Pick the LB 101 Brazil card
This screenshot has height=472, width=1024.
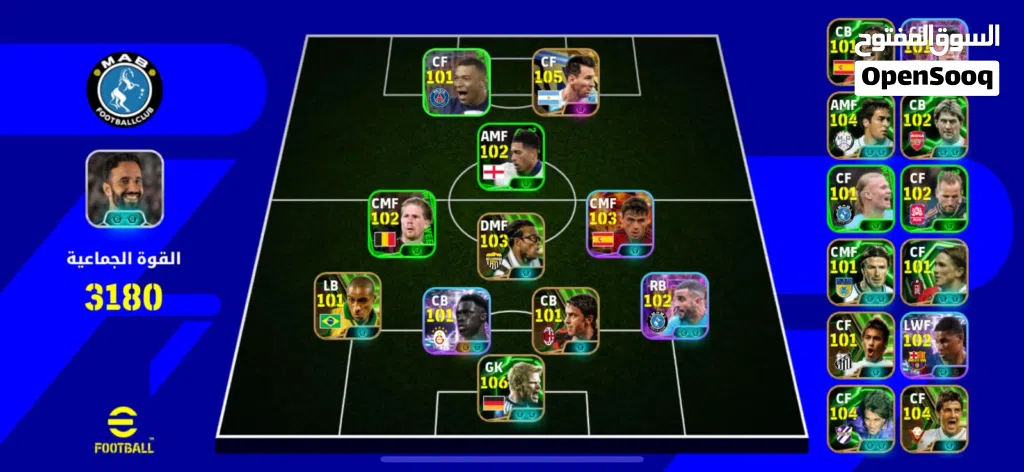point(347,305)
